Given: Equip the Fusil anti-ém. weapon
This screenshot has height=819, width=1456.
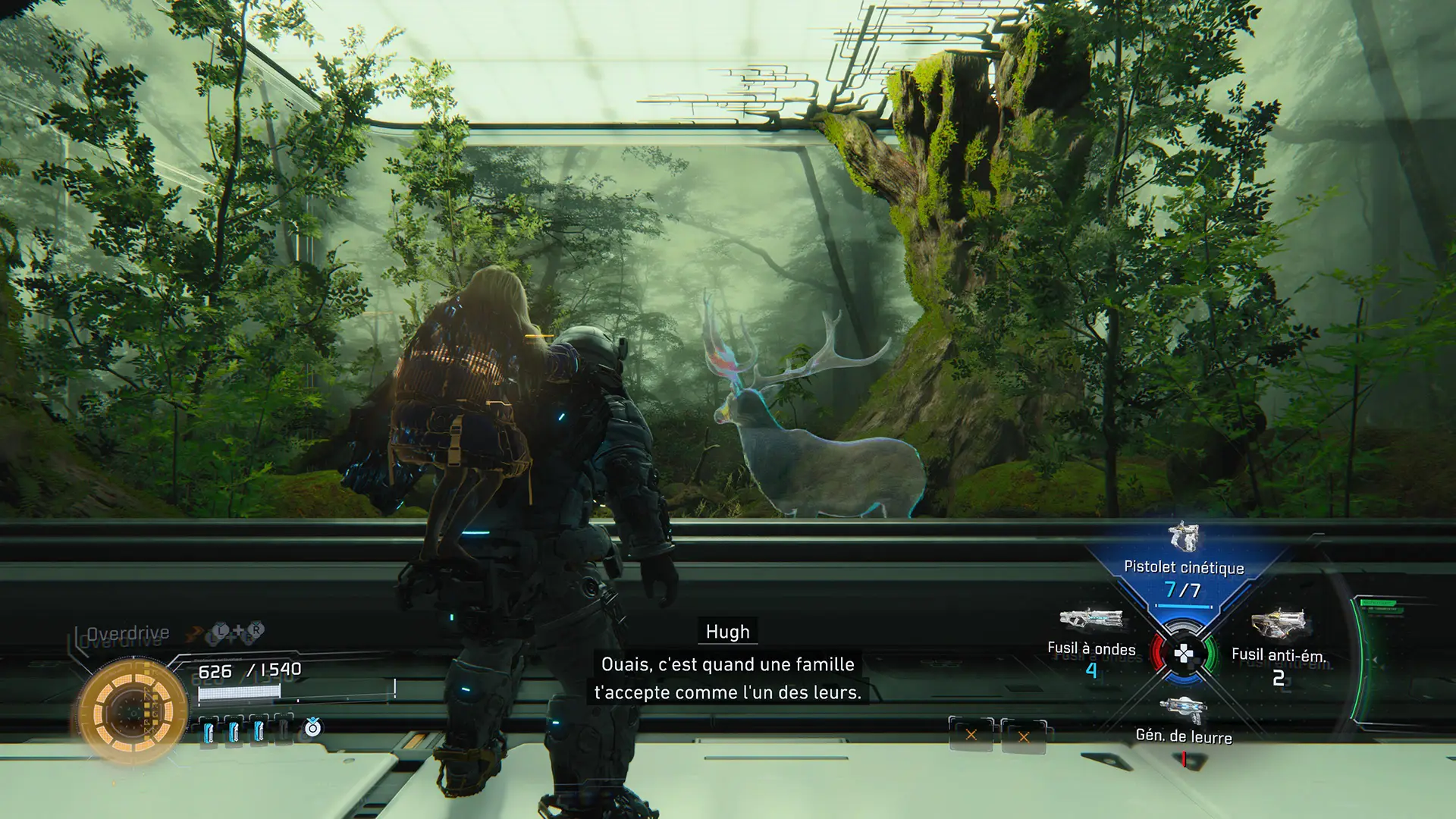Looking at the screenshot, I should pyautogui.click(x=1279, y=642).
